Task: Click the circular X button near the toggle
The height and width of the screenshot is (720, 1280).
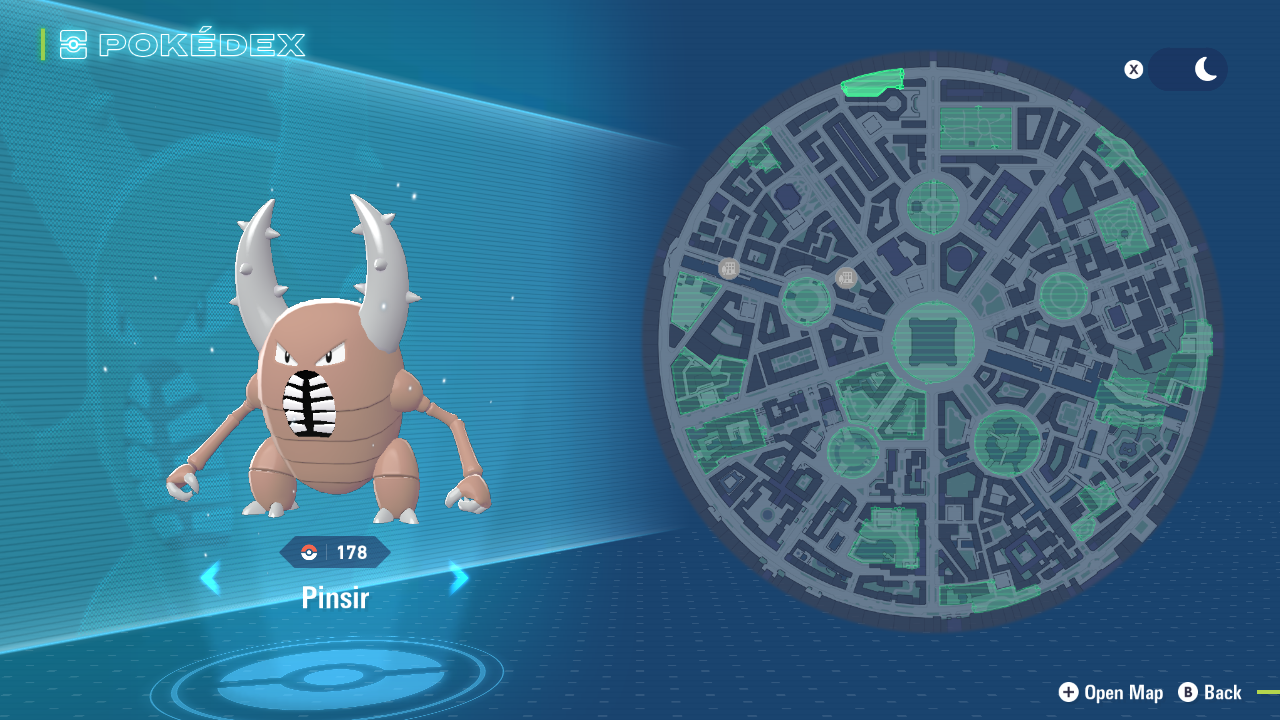Action: coord(1133,69)
